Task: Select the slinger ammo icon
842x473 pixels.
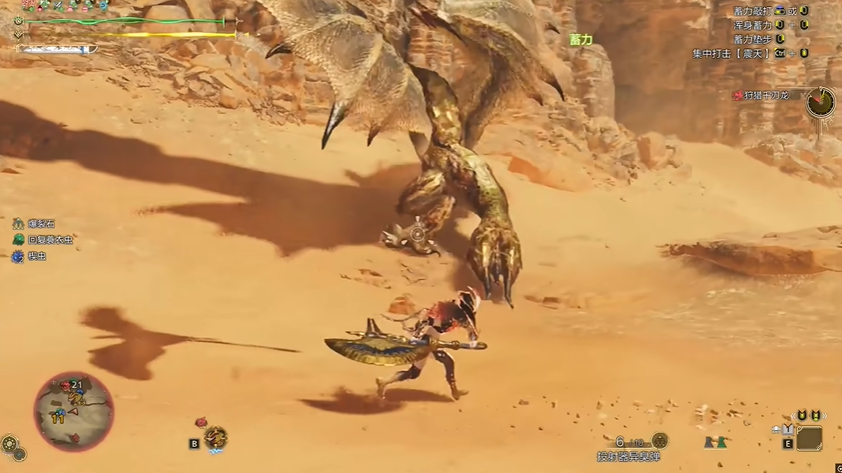Action: pos(658,440)
